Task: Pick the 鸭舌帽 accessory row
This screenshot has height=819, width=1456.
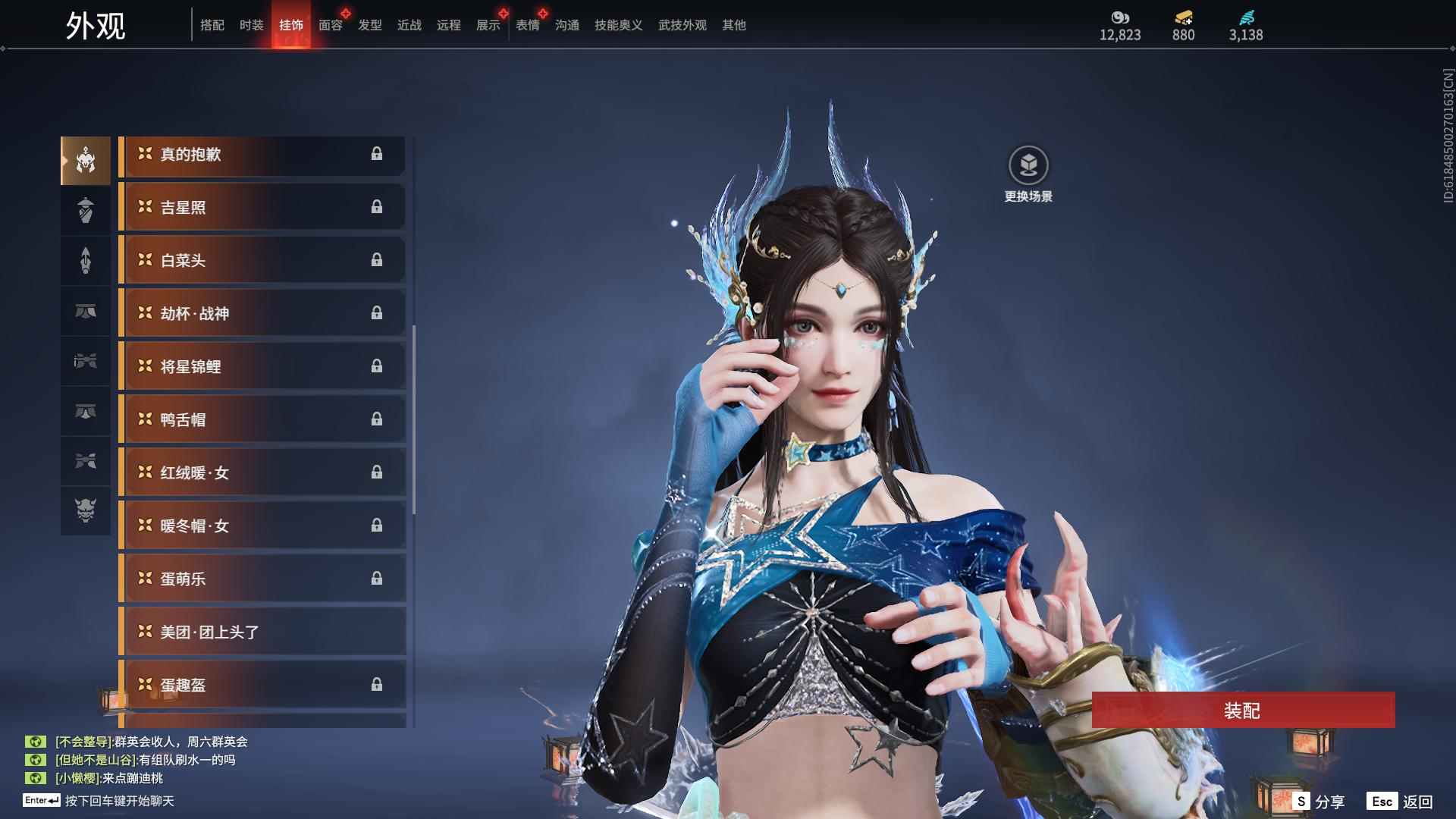Action: (x=262, y=420)
